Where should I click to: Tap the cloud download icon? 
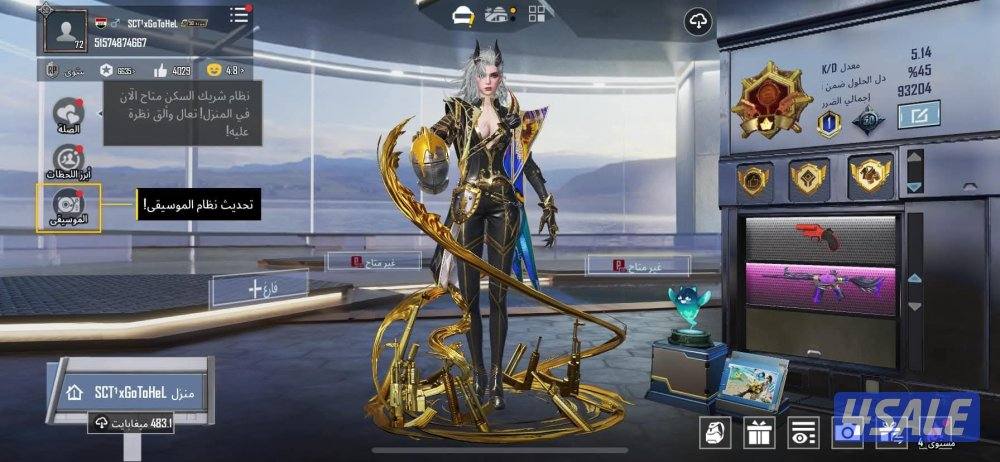tap(698, 22)
